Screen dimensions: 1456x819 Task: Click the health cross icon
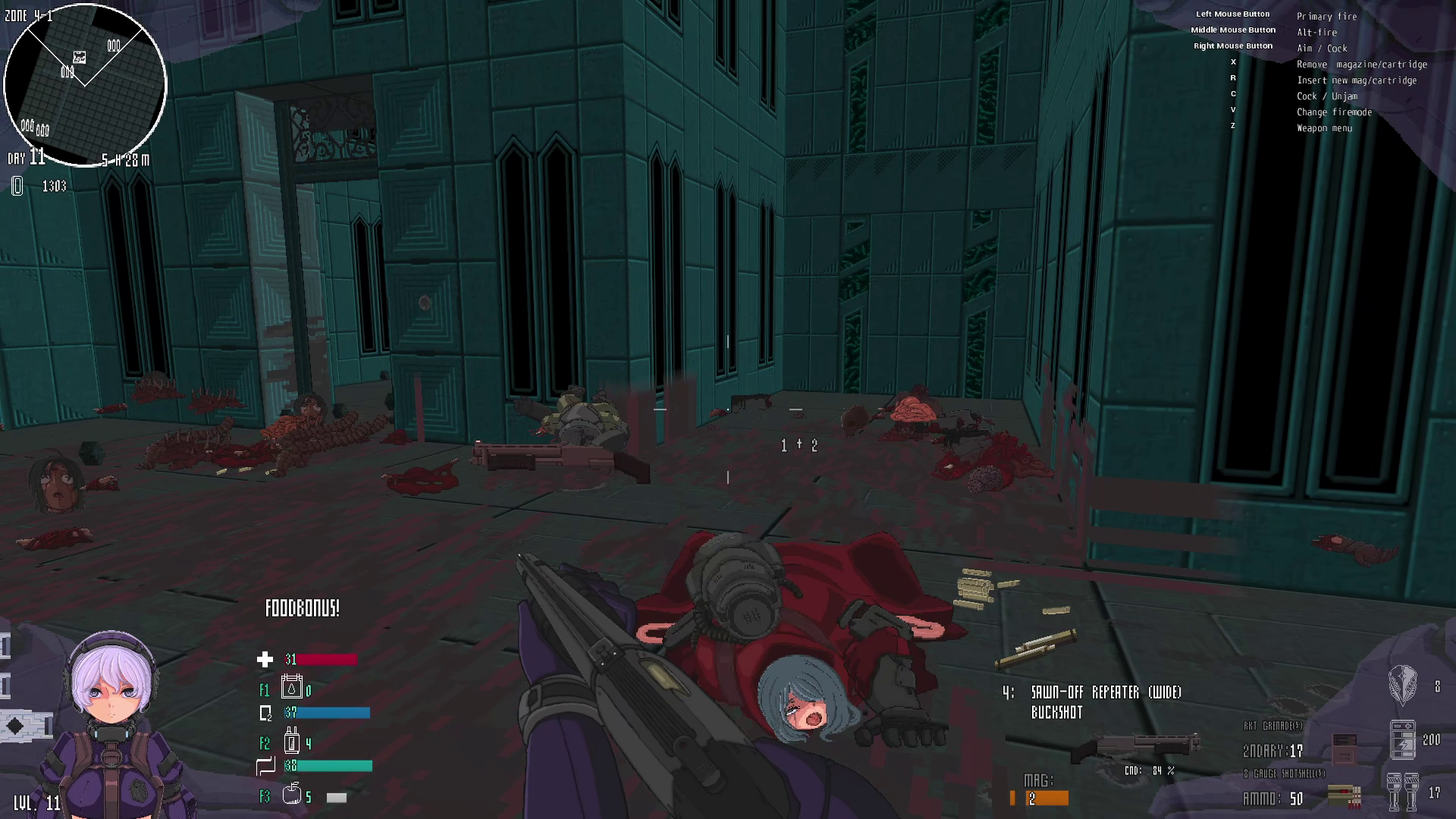pos(265,660)
